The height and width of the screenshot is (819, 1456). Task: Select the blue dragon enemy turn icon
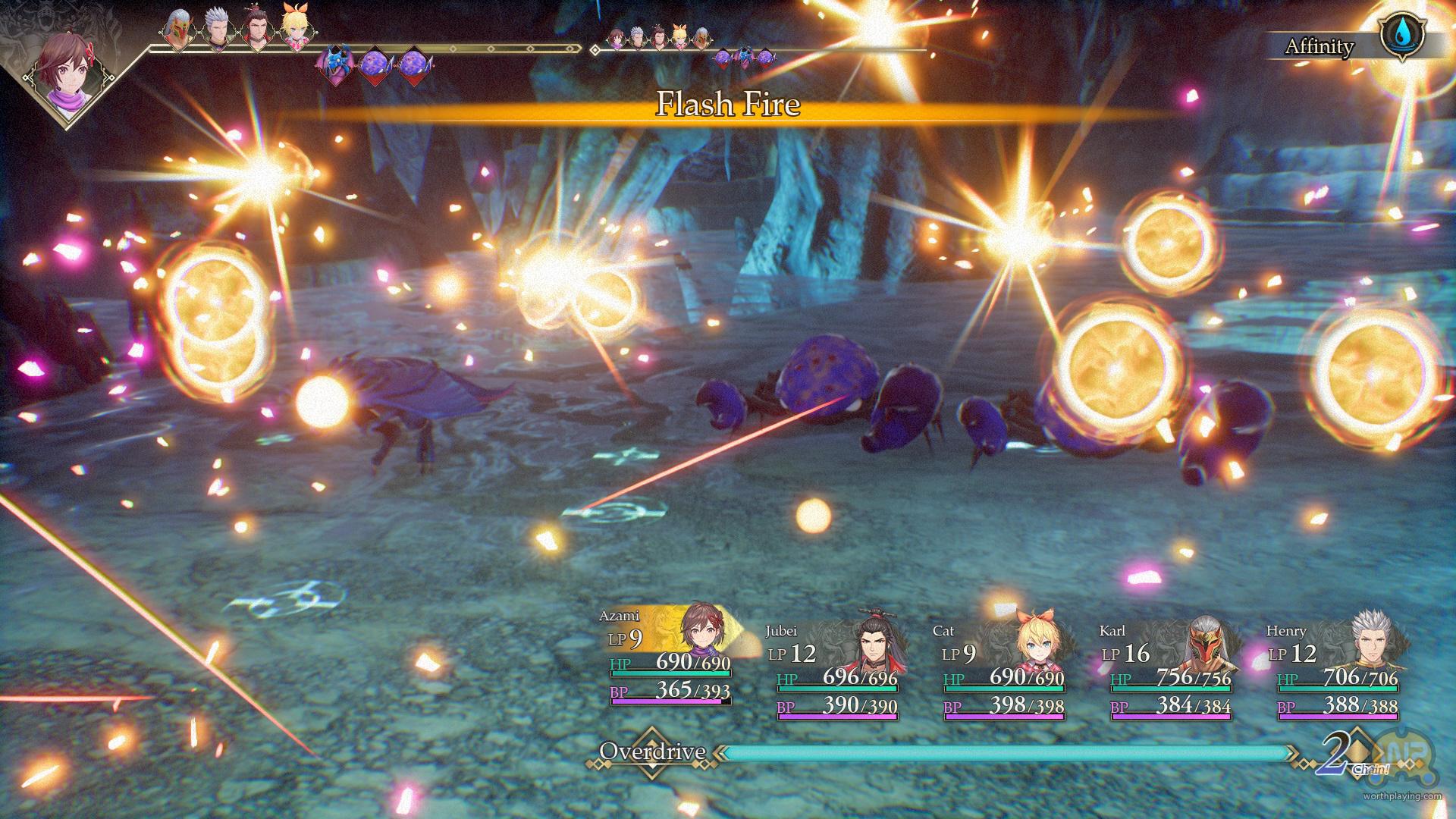coord(334,64)
